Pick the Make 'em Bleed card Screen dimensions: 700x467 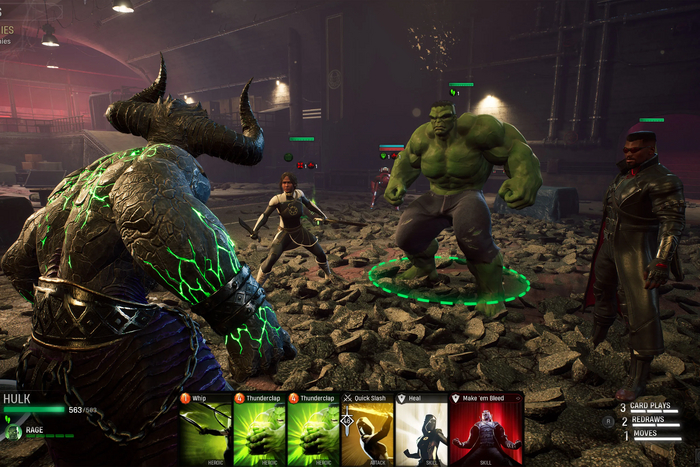pyautogui.click(x=485, y=429)
